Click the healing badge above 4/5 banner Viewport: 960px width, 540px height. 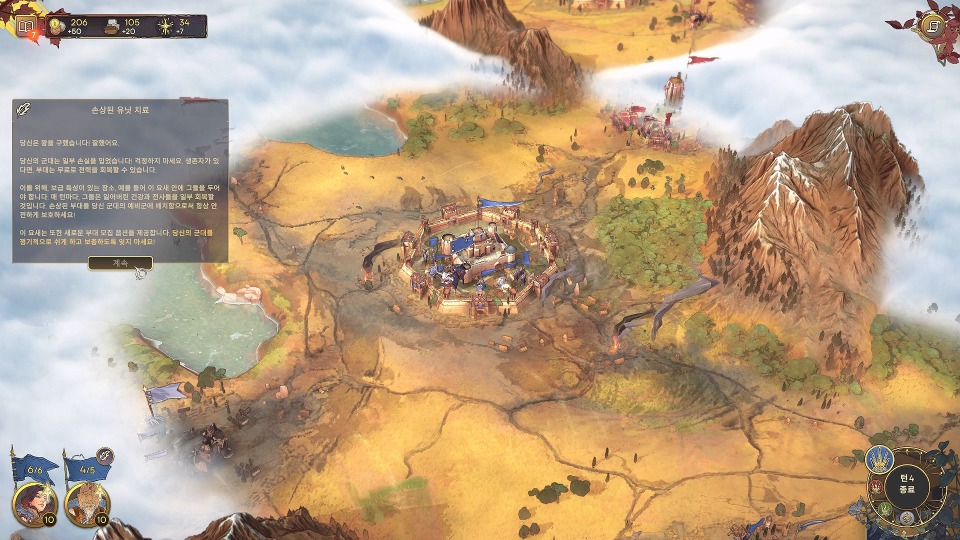click(x=104, y=456)
